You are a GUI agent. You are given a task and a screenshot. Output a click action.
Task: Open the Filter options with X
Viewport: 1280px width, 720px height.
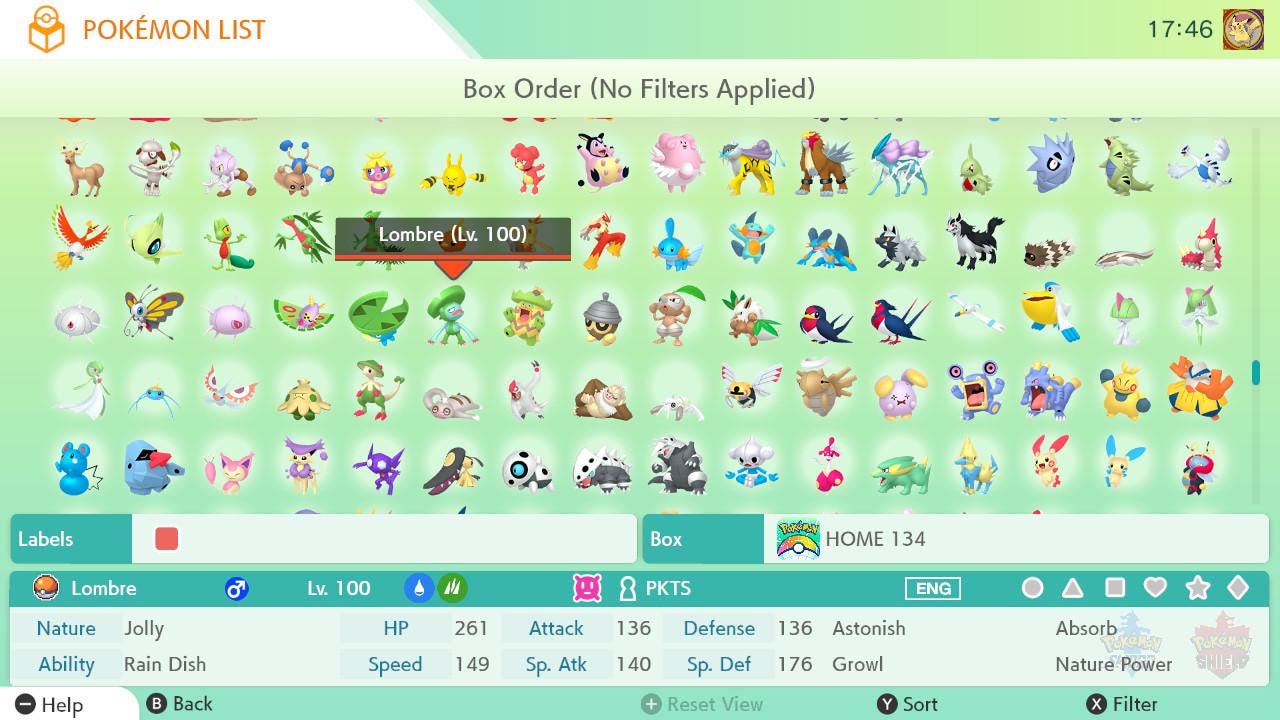pyautogui.click(x=1121, y=703)
